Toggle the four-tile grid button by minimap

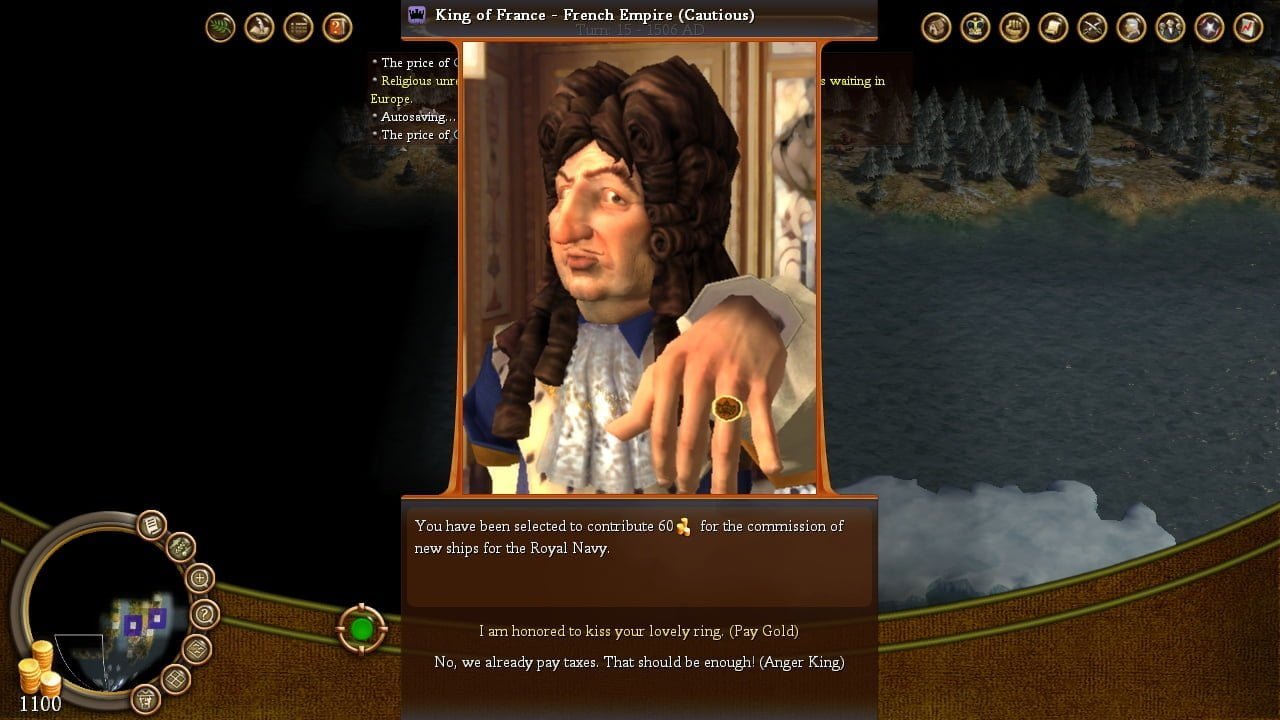pyautogui.click(x=176, y=679)
